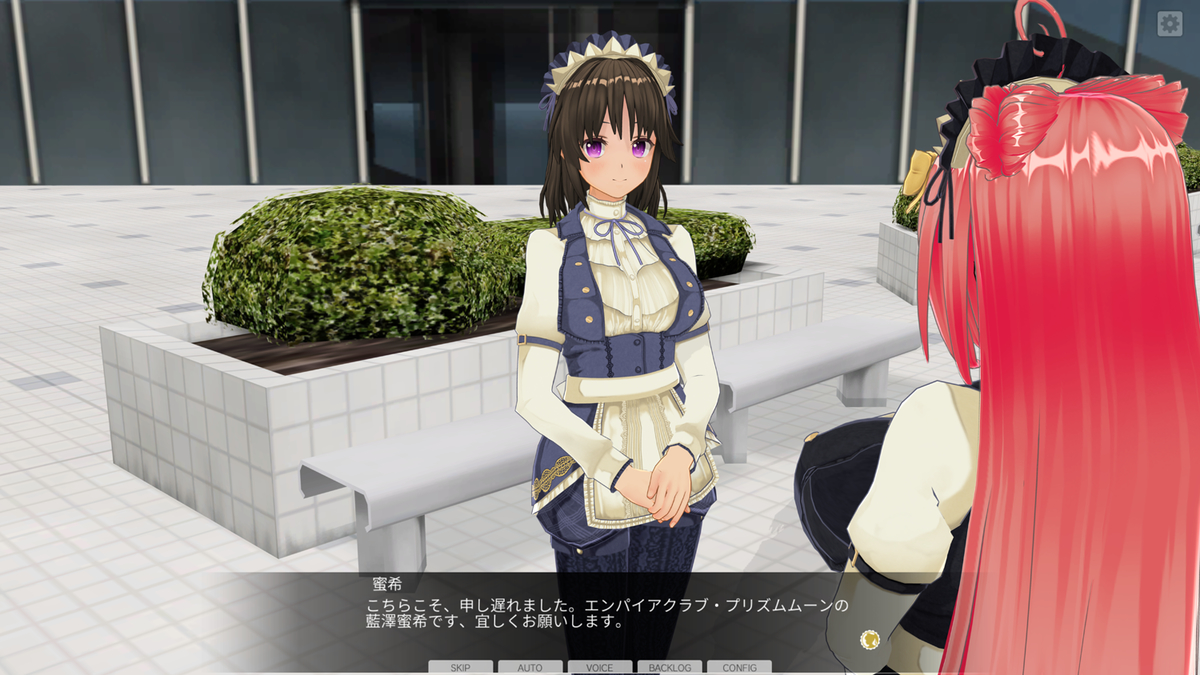This screenshot has height=675, width=1200.
Task: Enable AUTO text advance
Action: coord(530,667)
